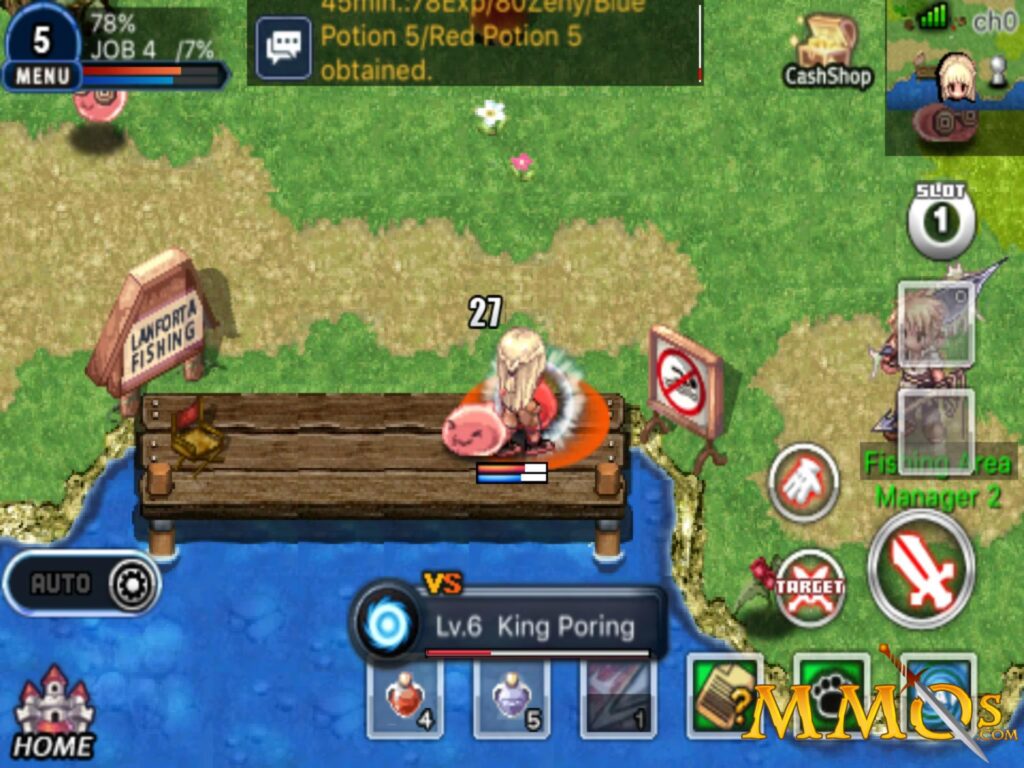Toggle the AUTO battle gear button
Image resolution: width=1024 pixels, height=768 pixels.
pyautogui.click(x=82, y=584)
